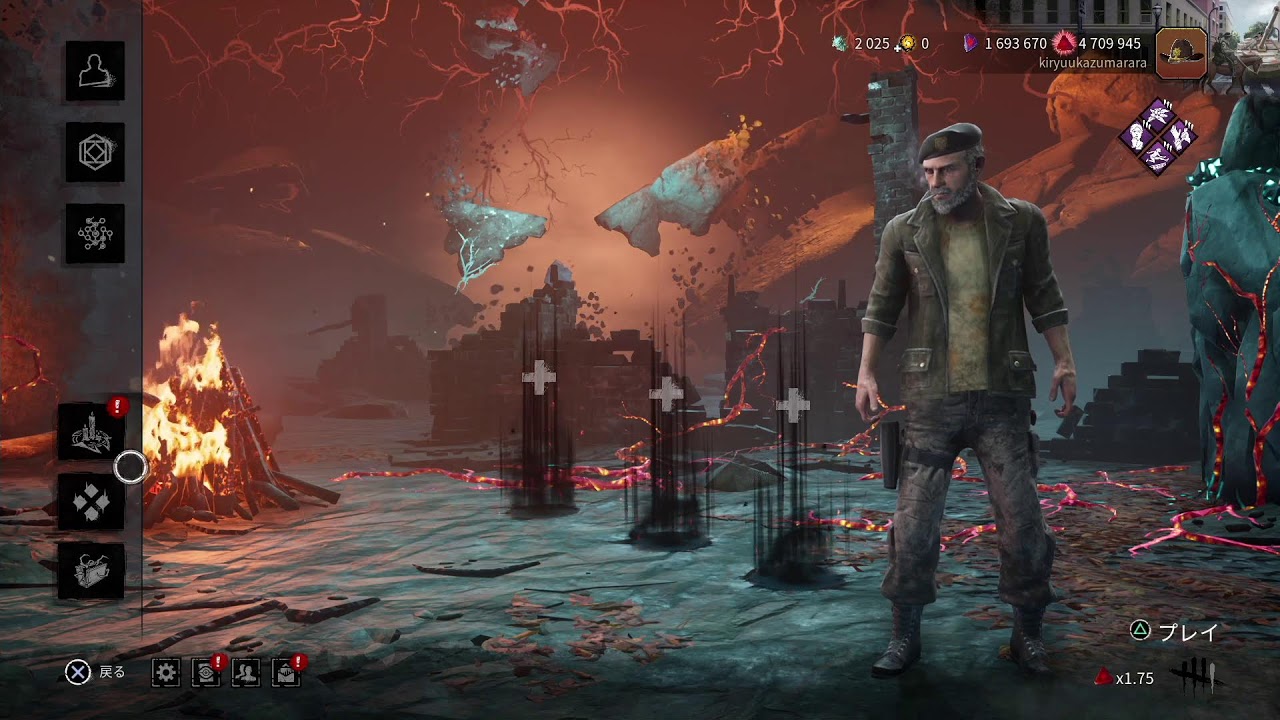The width and height of the screenshot is (1280, 720).
Task: Open the hexagon loadout menu
Action: [95, 152]
